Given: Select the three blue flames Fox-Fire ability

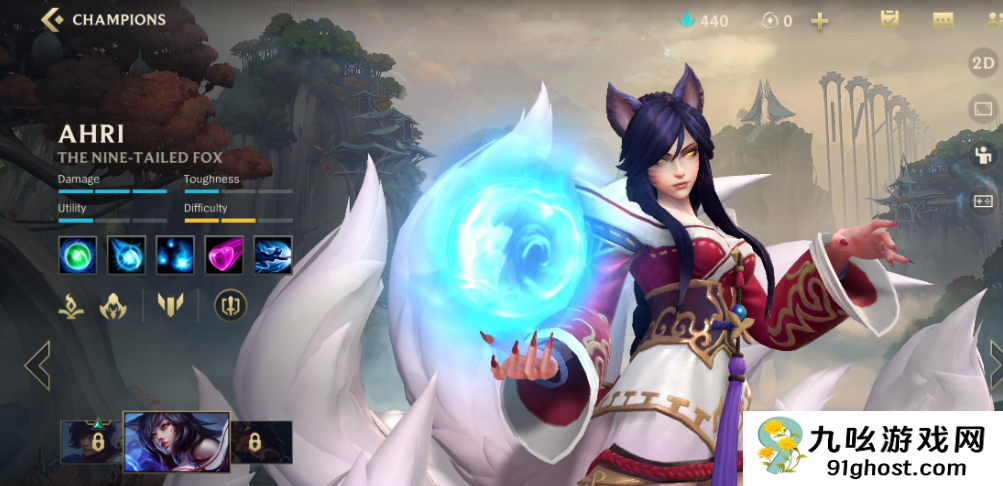Looking at the screenshot, I should click(175, 255).
